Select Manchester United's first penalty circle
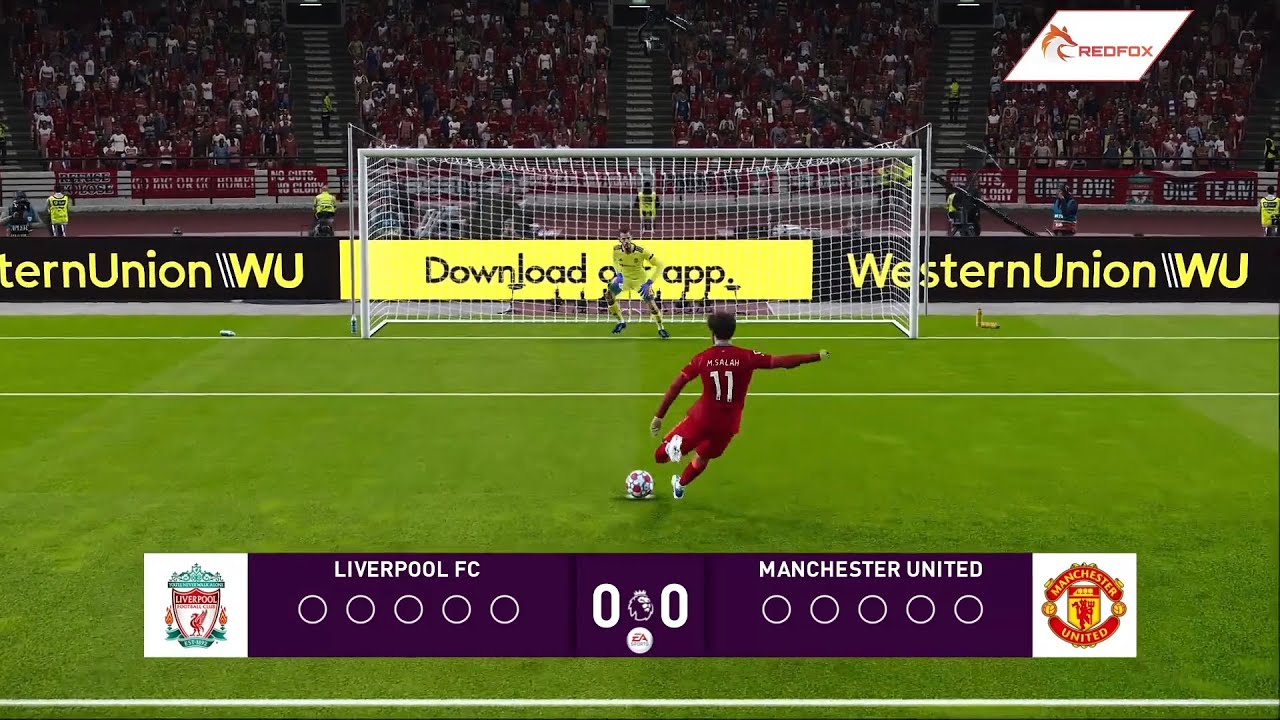Image resolution: width=1280 pixels, height=720 pixels. tap(778, 607)
